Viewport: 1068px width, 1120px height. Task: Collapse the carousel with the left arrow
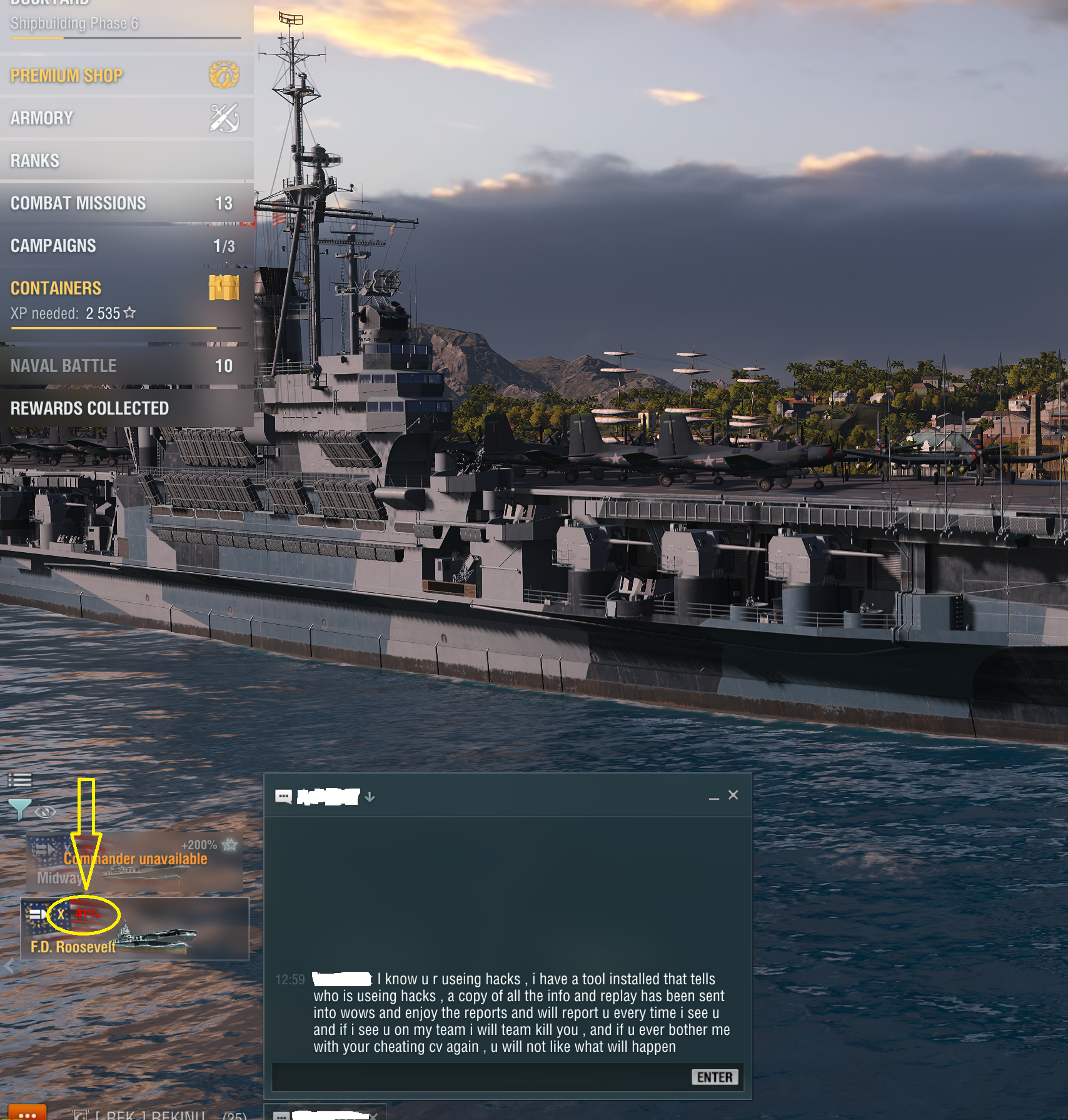tap(9, 967)
